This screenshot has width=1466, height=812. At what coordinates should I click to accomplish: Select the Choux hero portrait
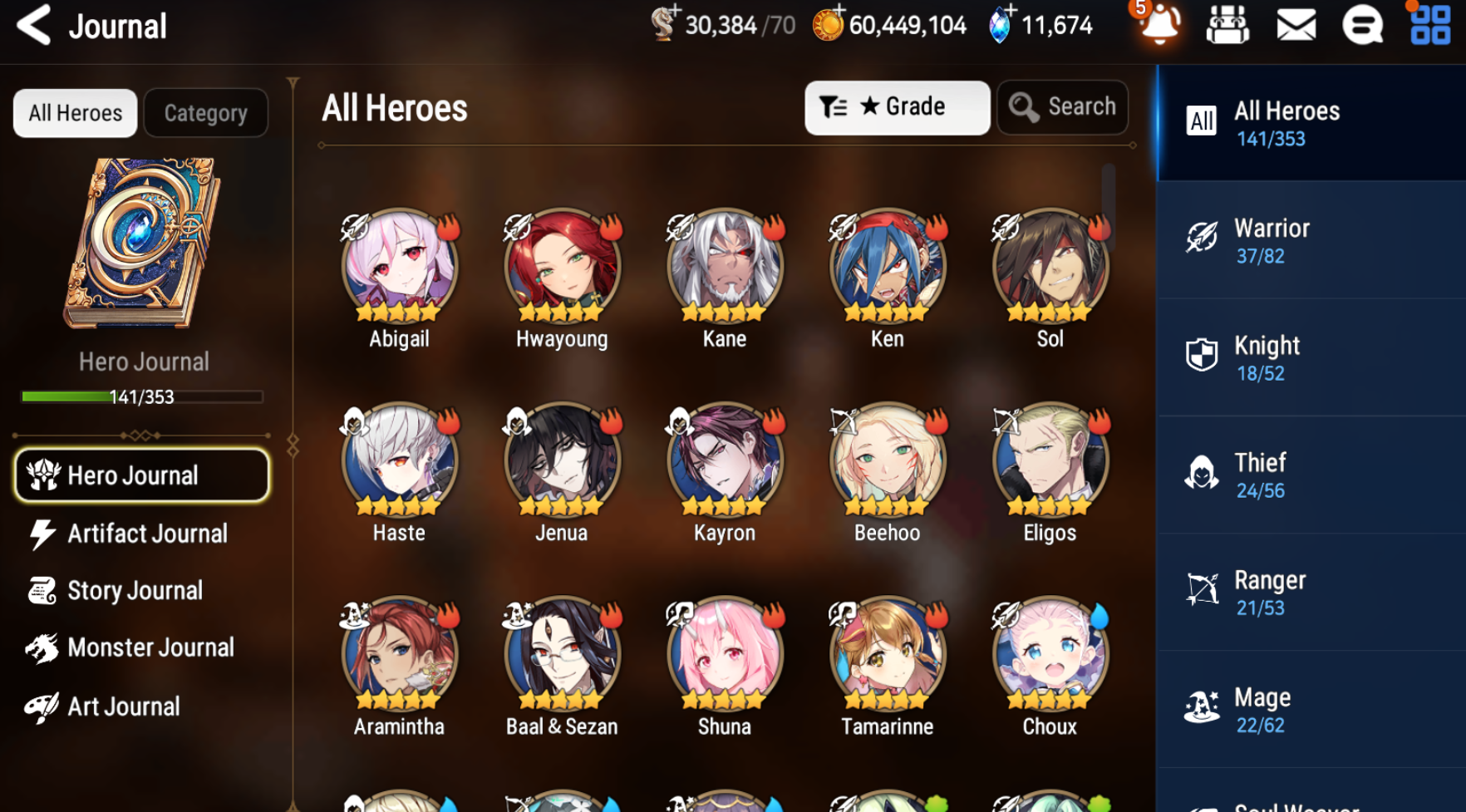[1050, 654]
